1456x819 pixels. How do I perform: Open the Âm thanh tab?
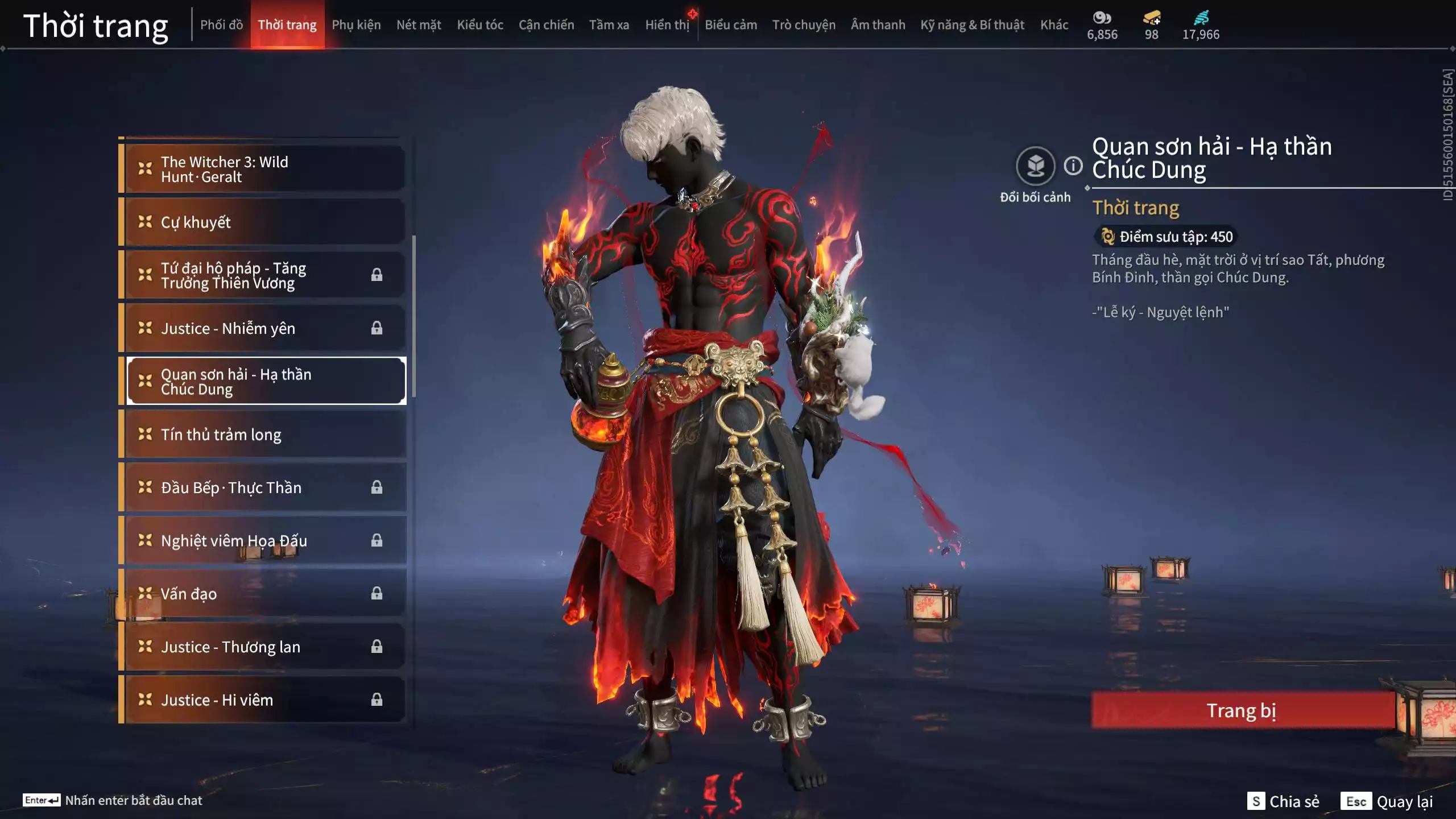[x=878, y=25]
